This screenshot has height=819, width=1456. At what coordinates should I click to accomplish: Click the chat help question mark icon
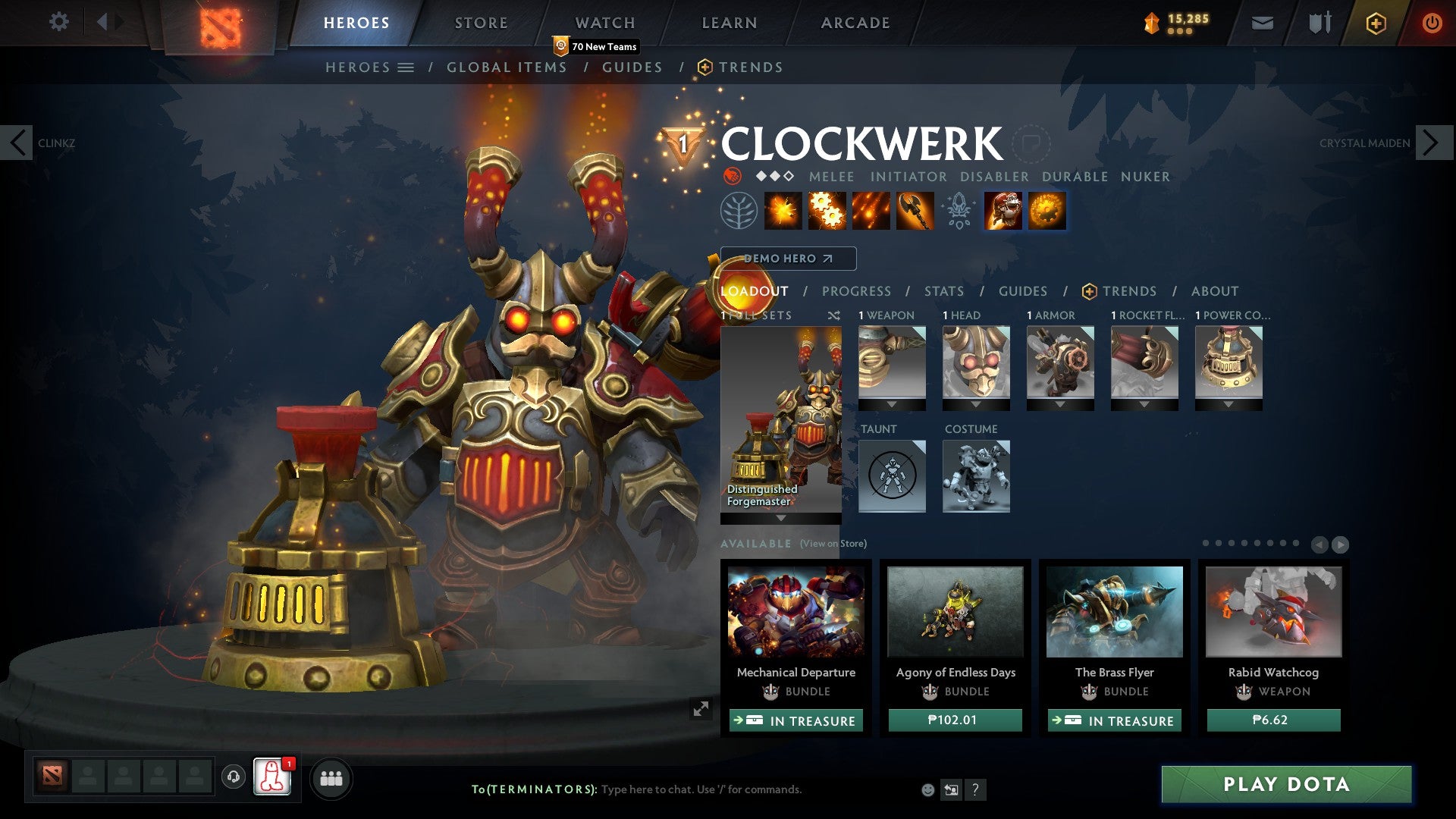coord(974,789)
